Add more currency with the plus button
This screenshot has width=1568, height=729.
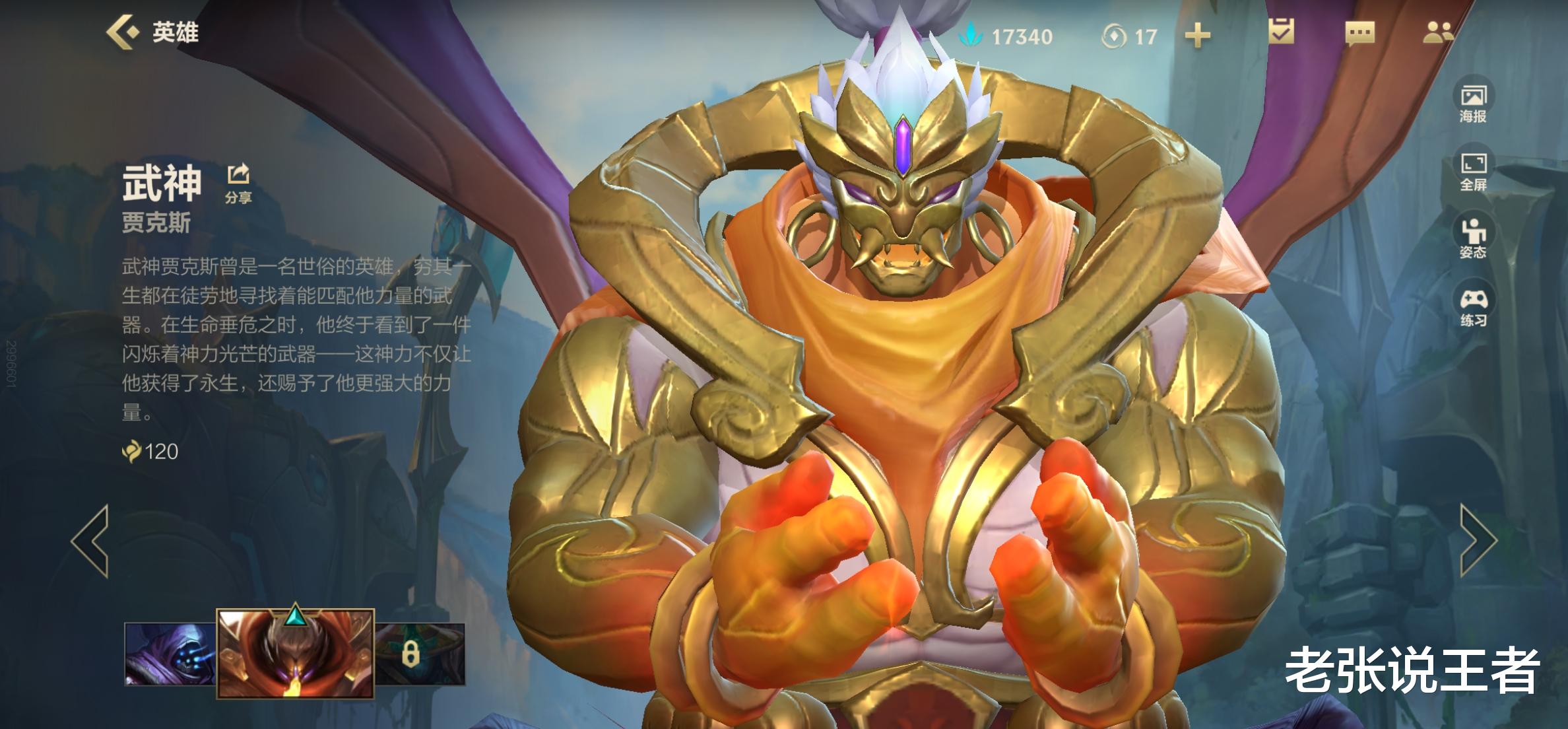[1197, 36]
